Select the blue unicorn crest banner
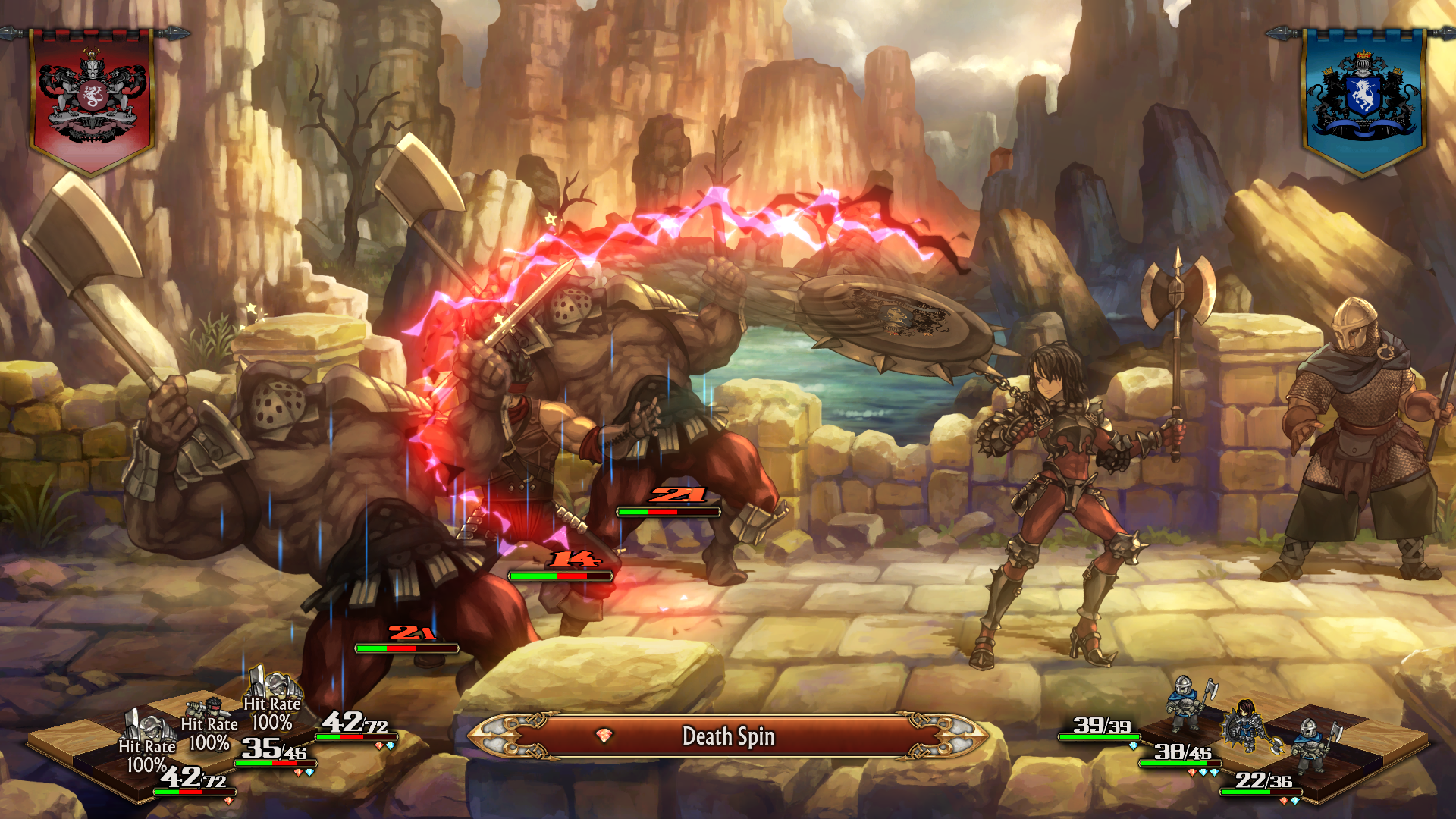The width and height of the screenshot is (1456, 819). (x=1363, y=100)
